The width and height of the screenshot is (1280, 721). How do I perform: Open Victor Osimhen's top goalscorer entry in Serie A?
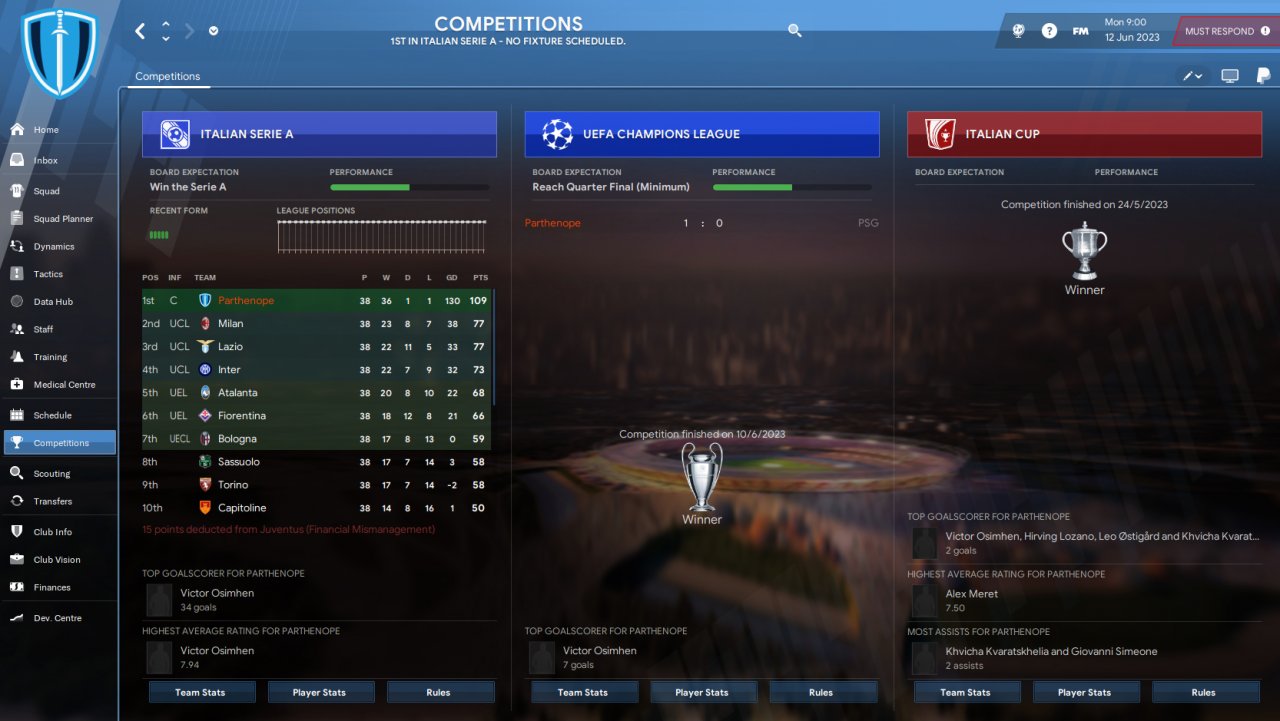point(217,593)
